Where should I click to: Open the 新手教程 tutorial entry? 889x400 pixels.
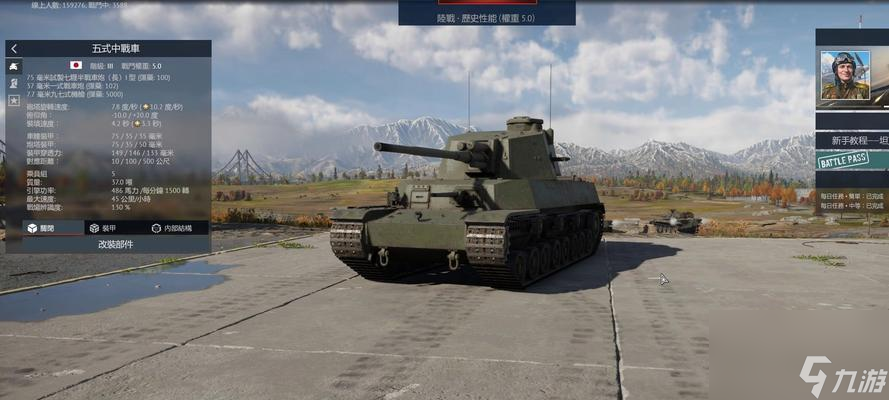(852, 140)
